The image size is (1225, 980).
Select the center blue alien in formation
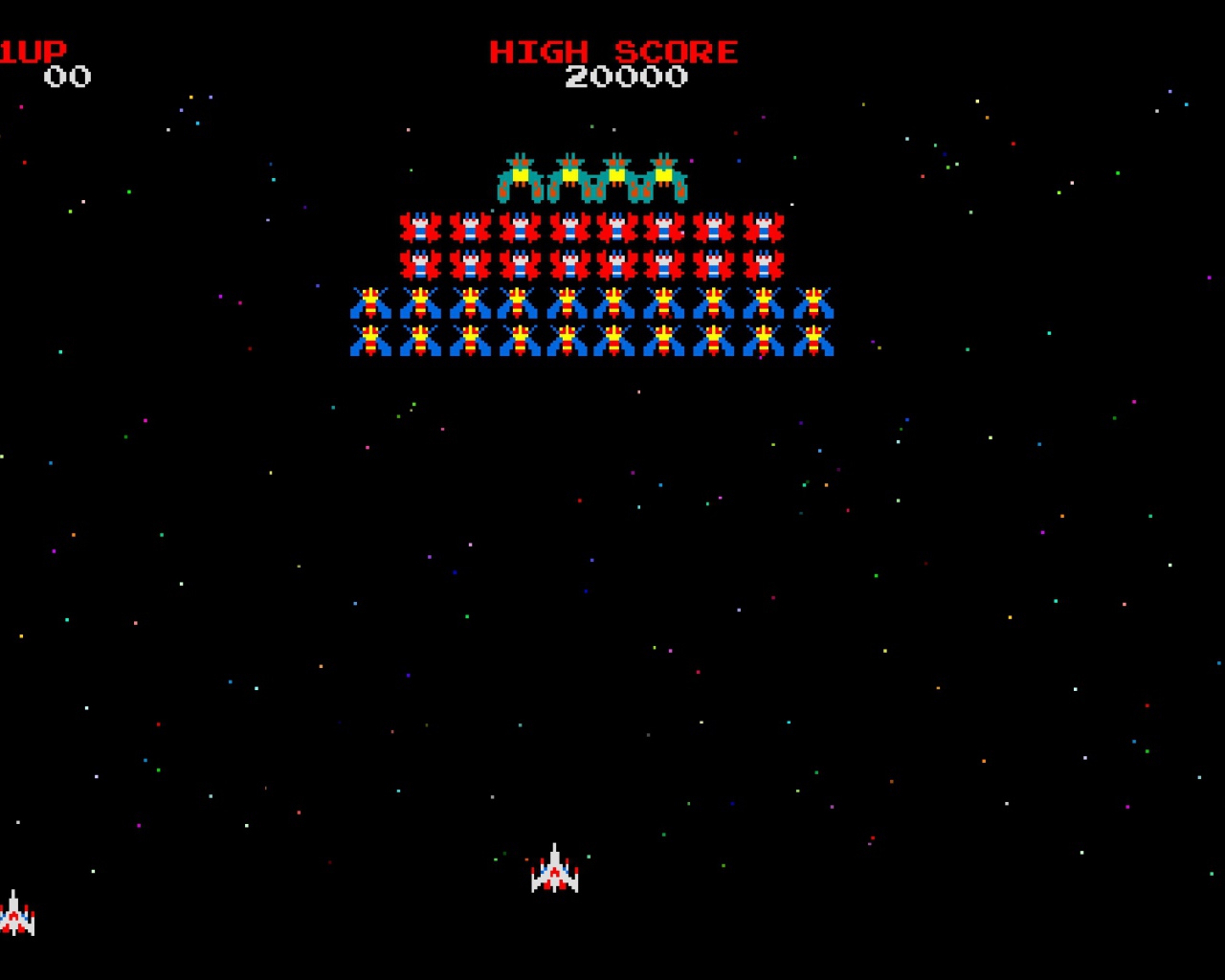615,304
